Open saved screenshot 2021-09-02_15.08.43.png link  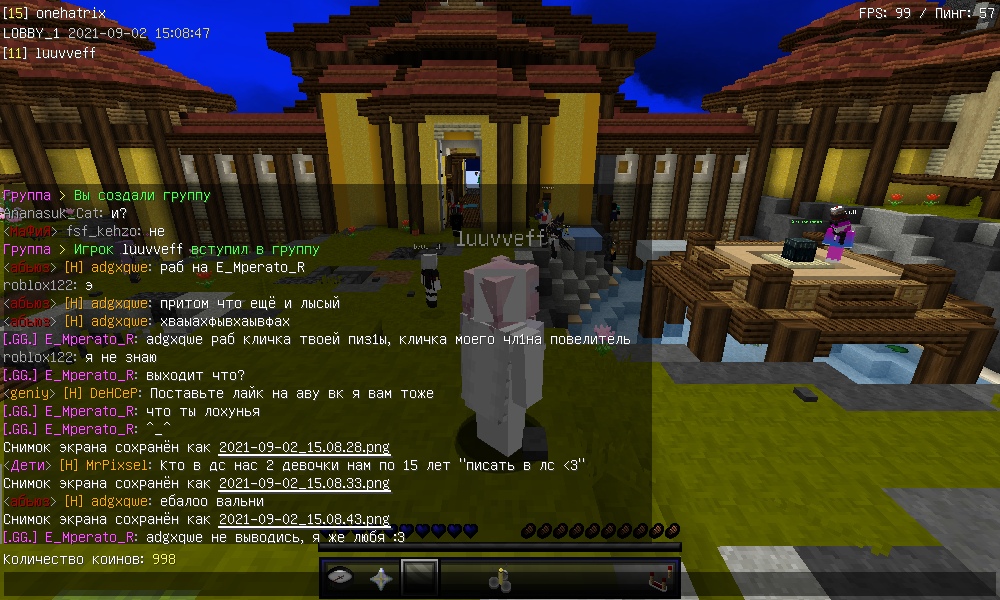point(304,520)
